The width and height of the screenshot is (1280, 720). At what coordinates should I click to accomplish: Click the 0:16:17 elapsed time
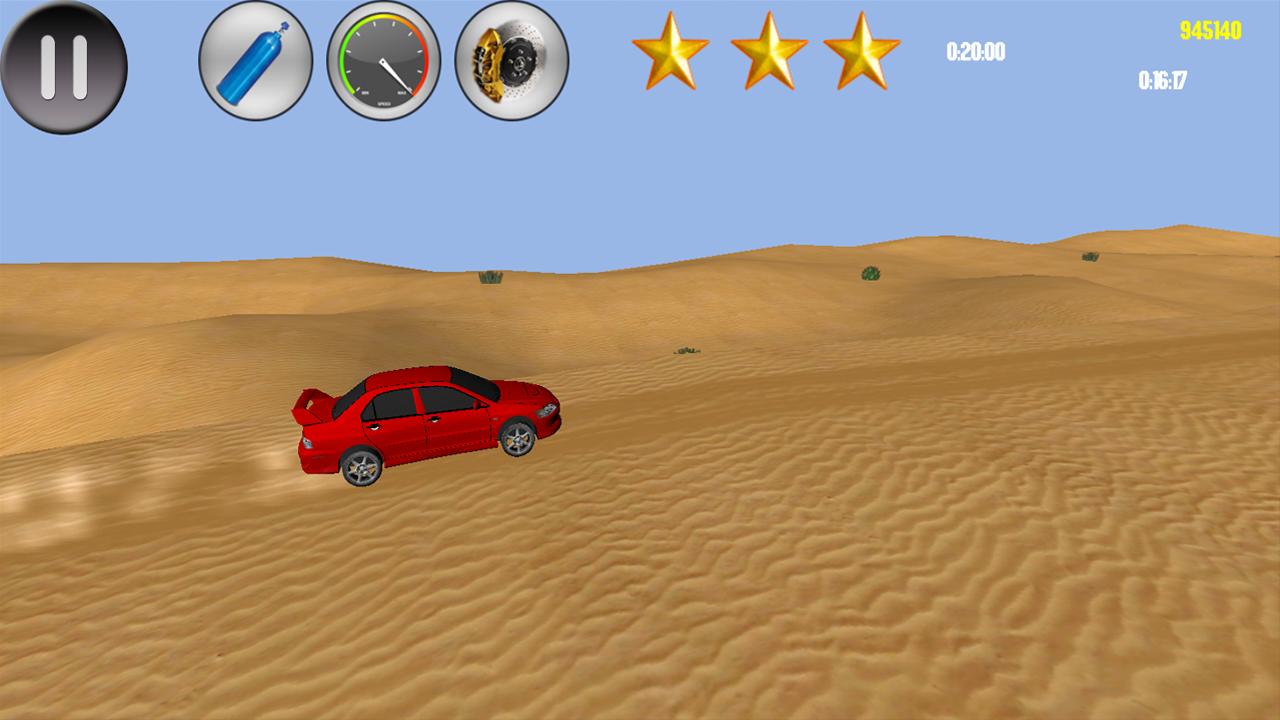pos(1160,80)
